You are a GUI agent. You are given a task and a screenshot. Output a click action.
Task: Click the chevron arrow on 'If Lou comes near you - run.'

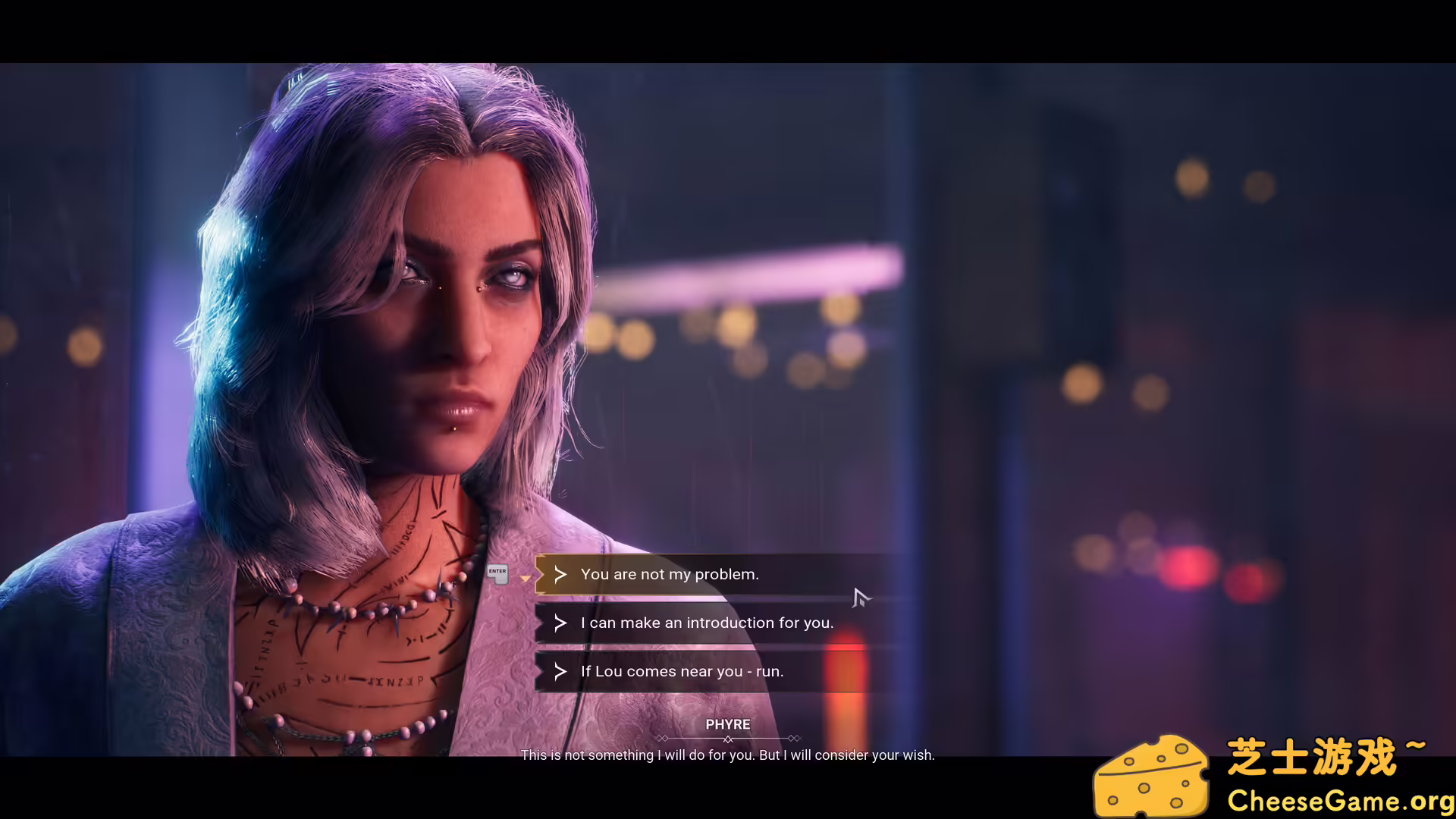[x=560, y=671]
